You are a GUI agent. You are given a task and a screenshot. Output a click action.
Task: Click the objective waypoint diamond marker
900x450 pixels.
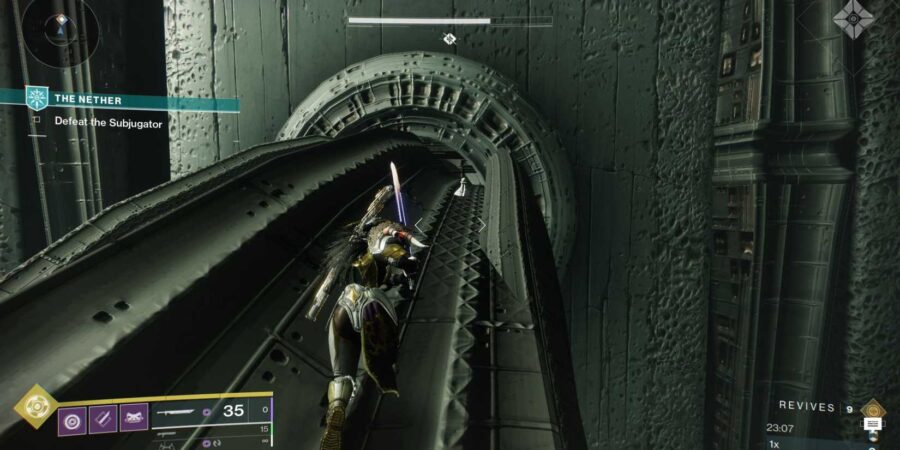click(450, 39)
